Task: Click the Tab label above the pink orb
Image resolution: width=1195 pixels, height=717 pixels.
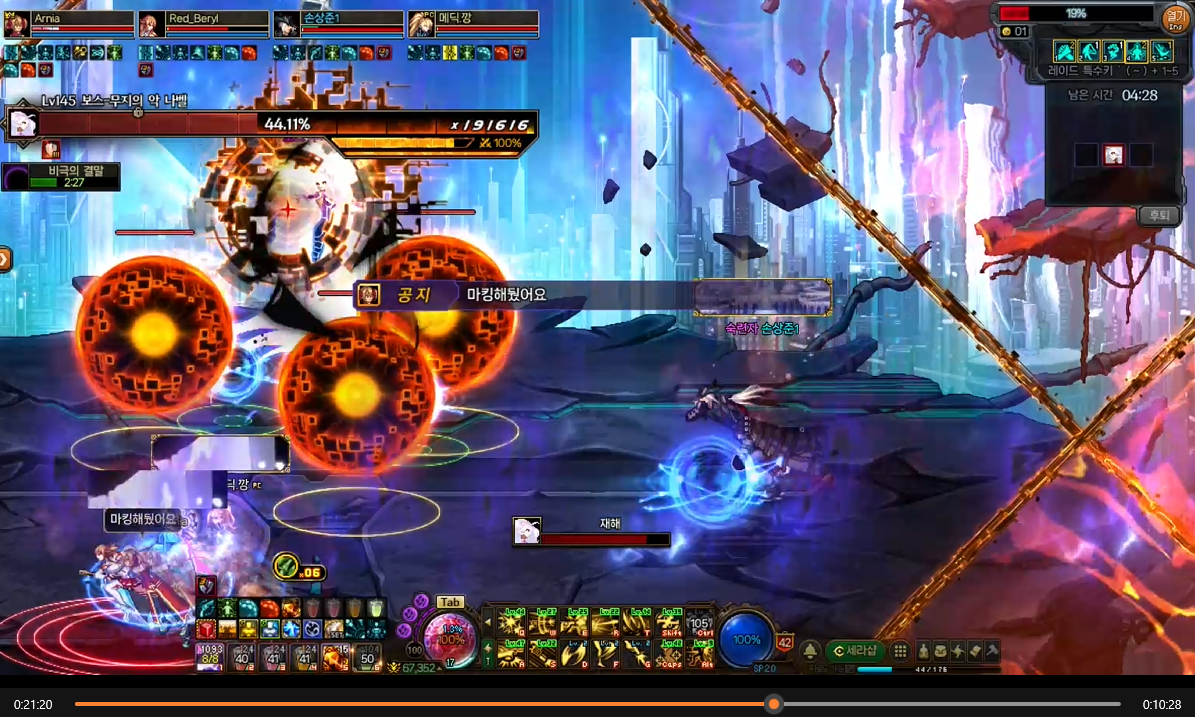Action: coord(450,602)
